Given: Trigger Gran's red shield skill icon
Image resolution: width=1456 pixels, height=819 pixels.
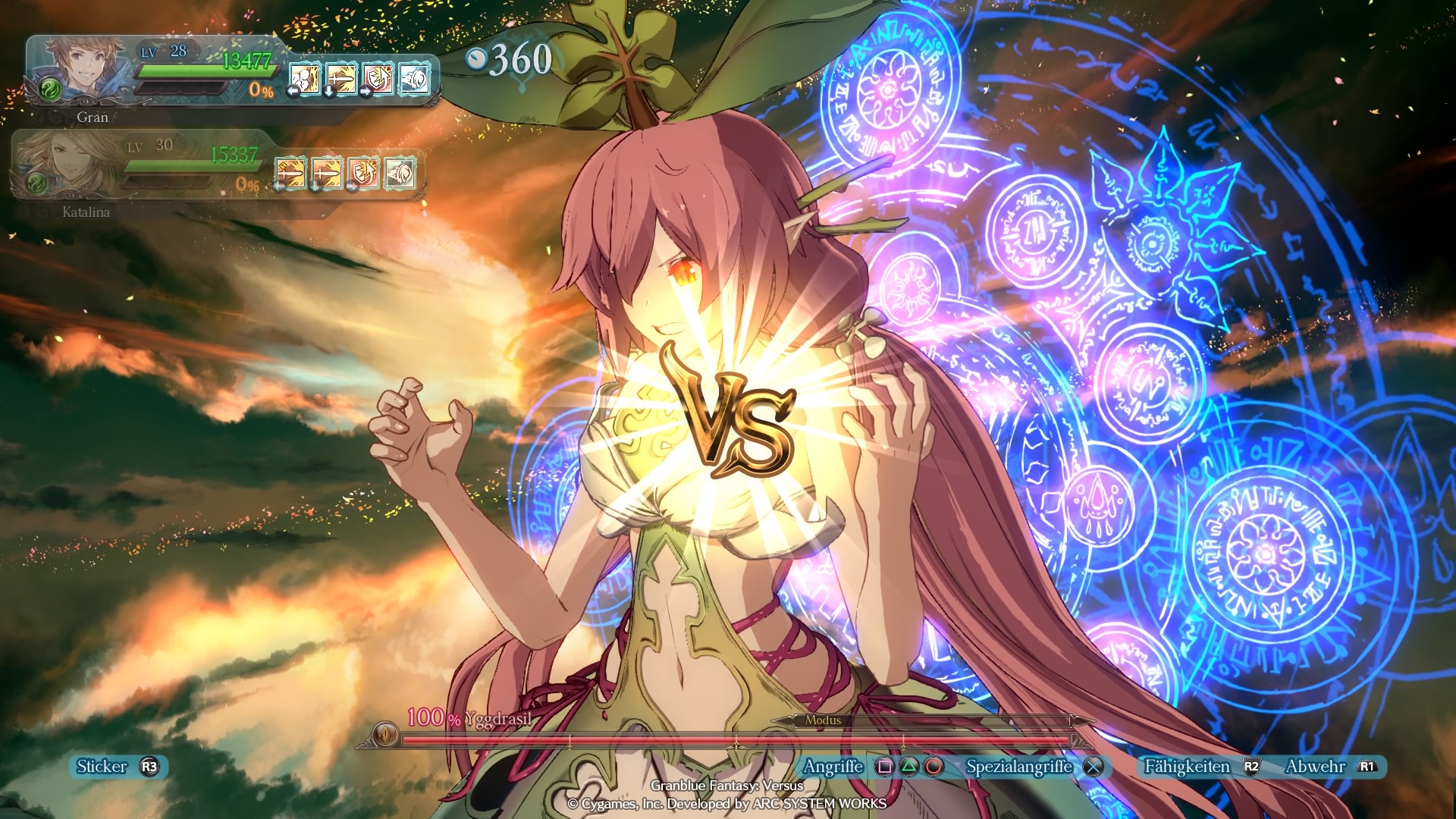Looking at the screenshot, I should tap(378, 79).
